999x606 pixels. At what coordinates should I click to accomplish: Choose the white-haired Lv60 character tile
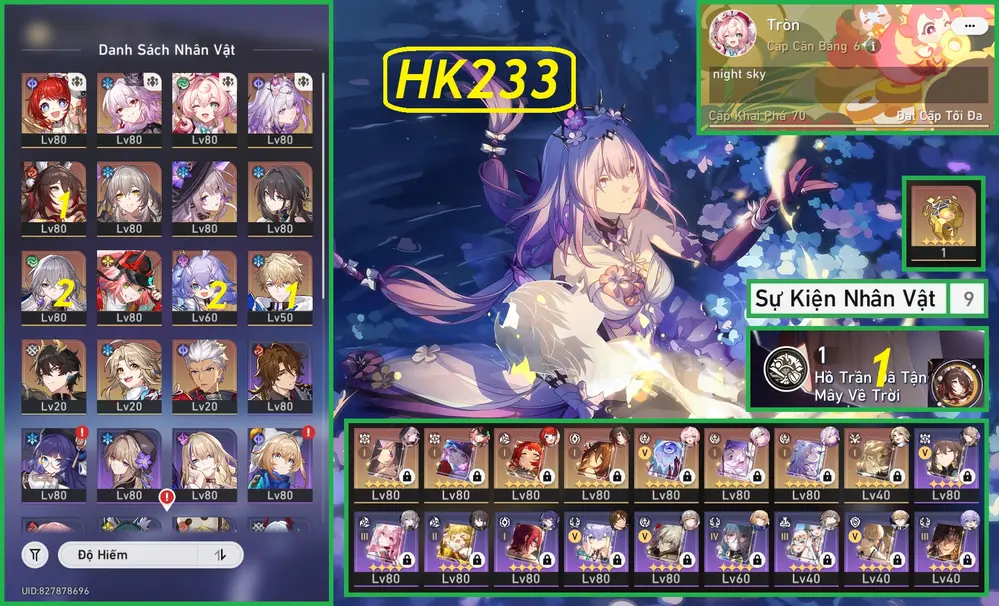pyautogui.click(x=204, y=284)
